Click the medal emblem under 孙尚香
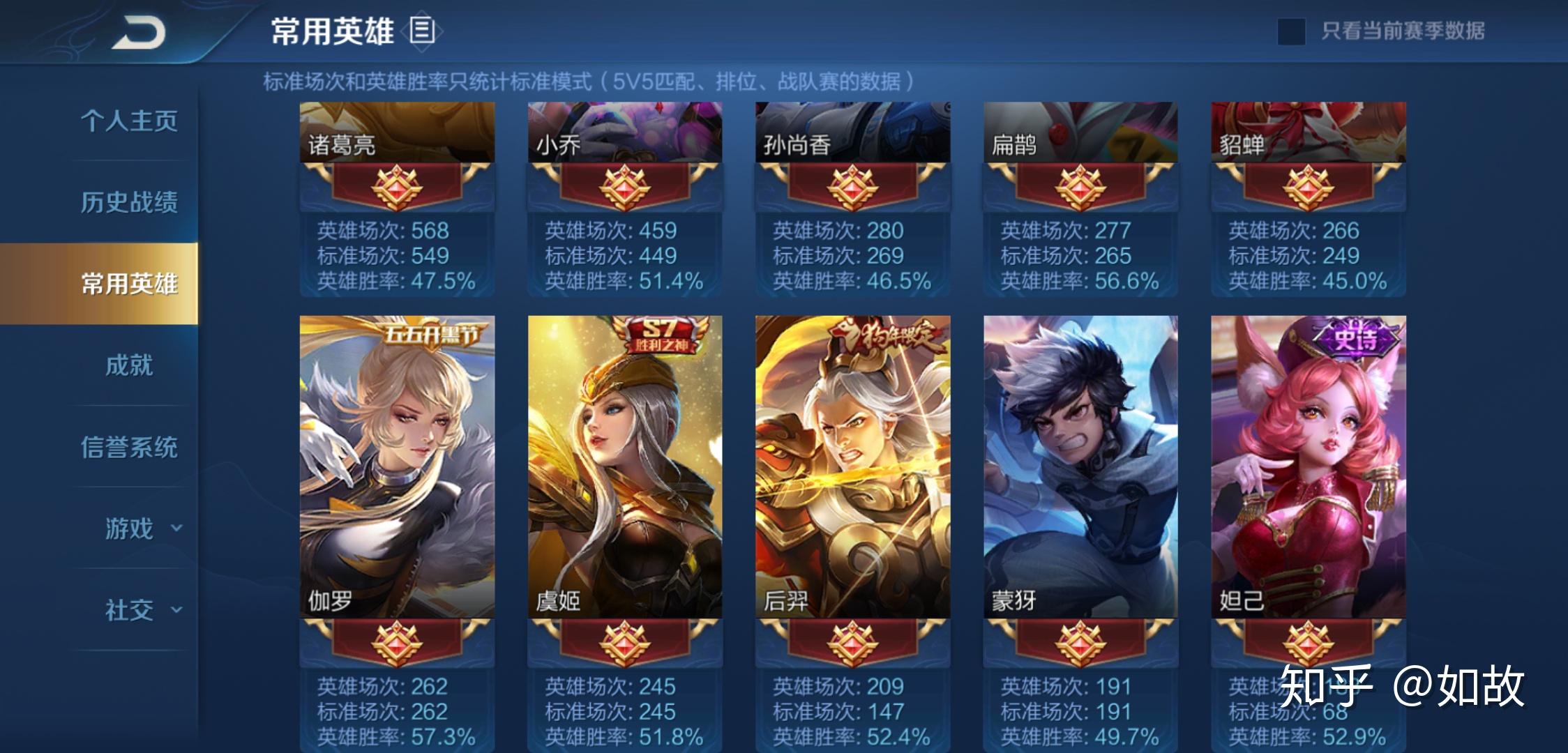Image resolution: width=1568 pixels, height=753 pixels. click(x=851, y=190)
